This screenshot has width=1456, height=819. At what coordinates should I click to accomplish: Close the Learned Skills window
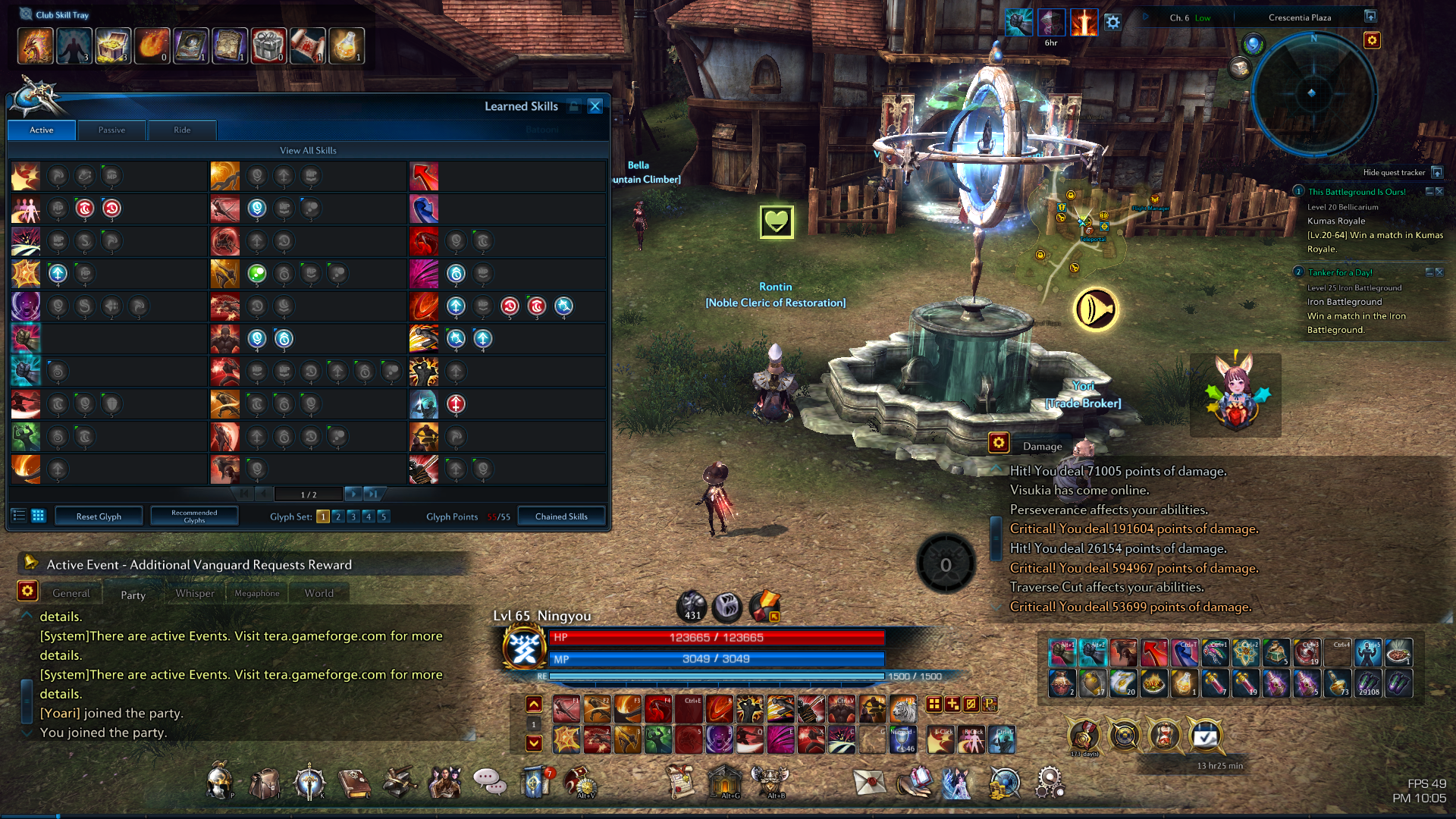click(x=595, y=106)
